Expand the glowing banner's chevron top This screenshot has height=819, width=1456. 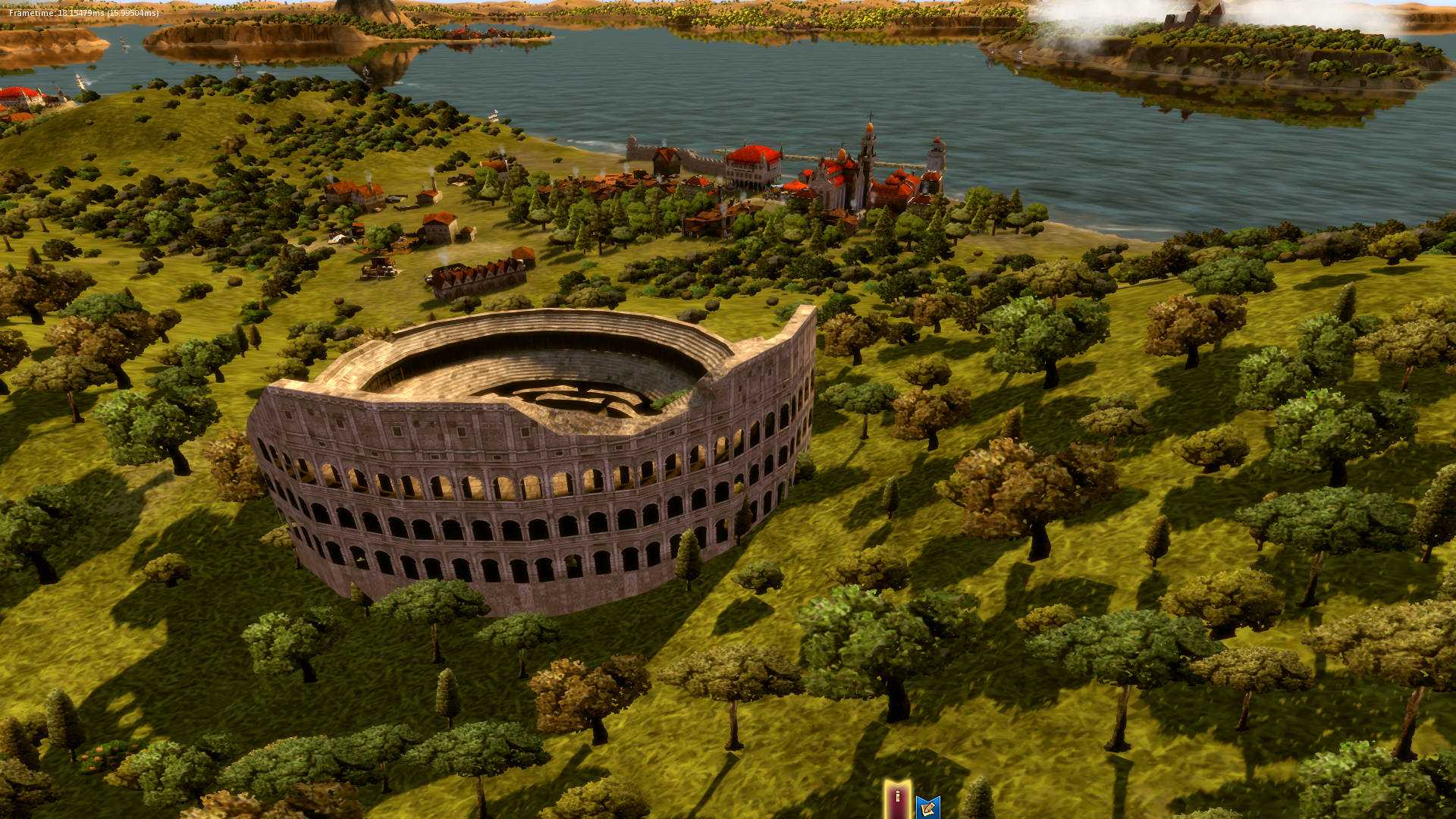[x=897, y=785]
